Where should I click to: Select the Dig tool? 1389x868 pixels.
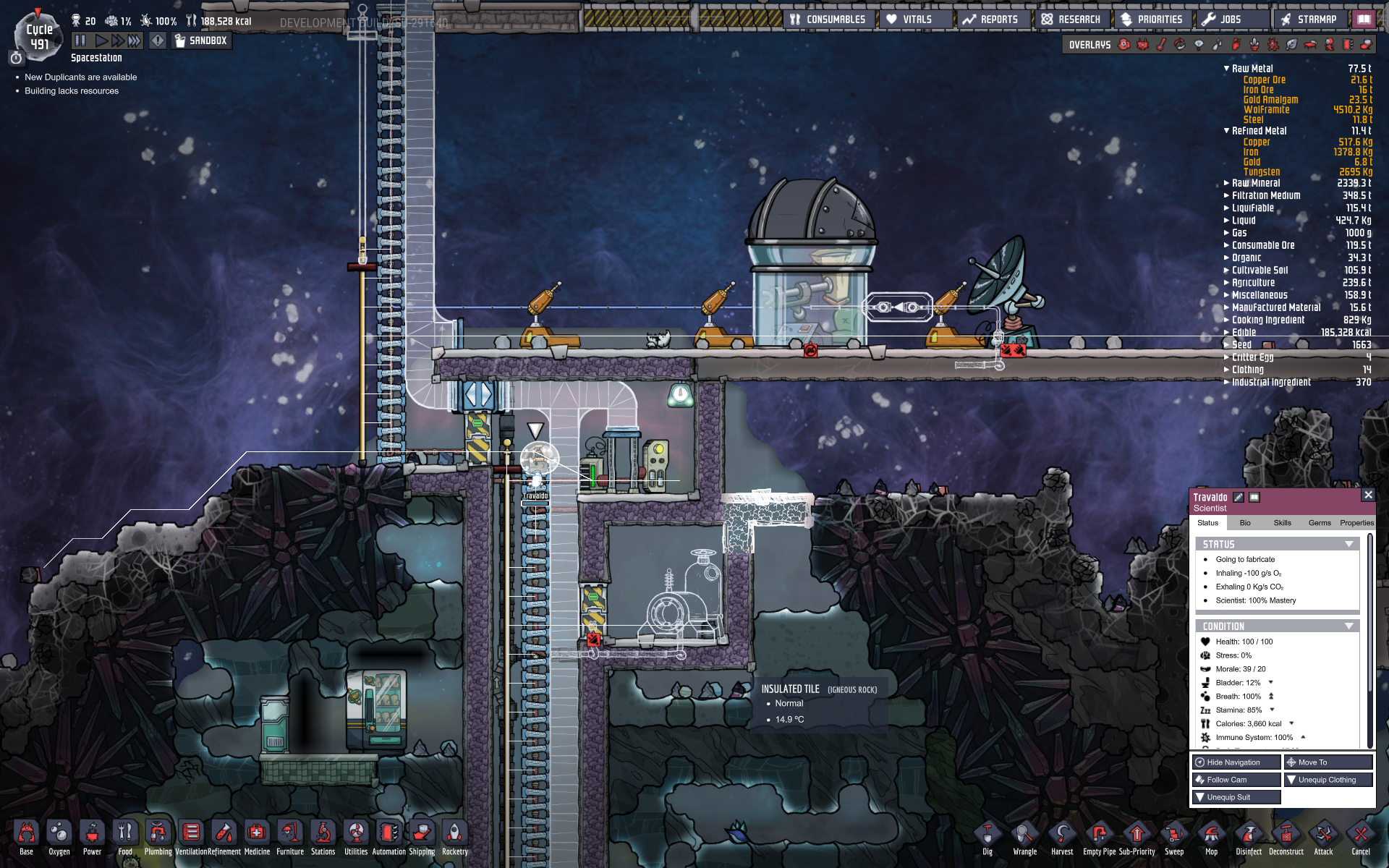[987, 838]
